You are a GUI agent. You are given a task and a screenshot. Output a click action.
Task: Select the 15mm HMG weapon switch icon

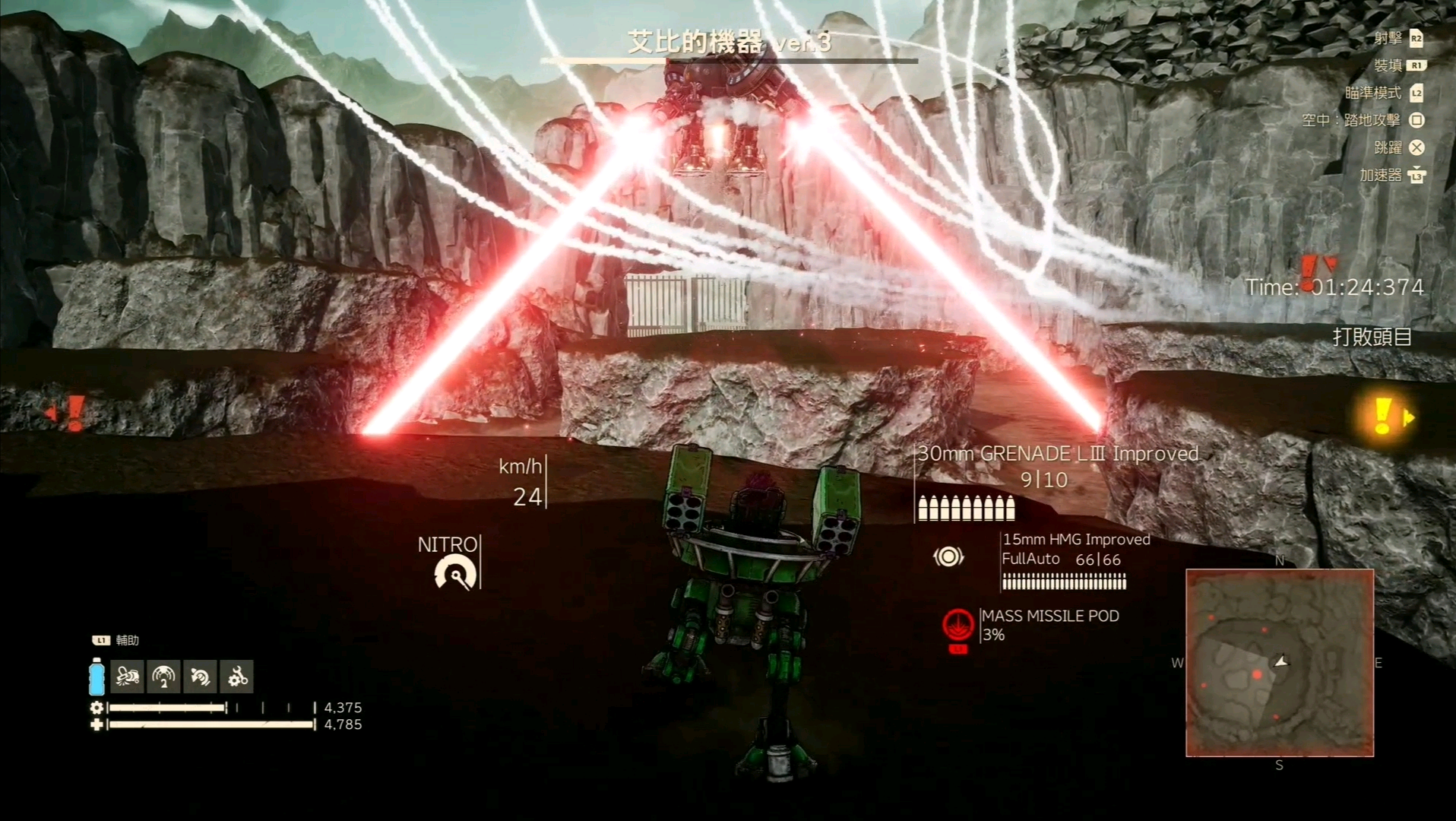point(948,557)
